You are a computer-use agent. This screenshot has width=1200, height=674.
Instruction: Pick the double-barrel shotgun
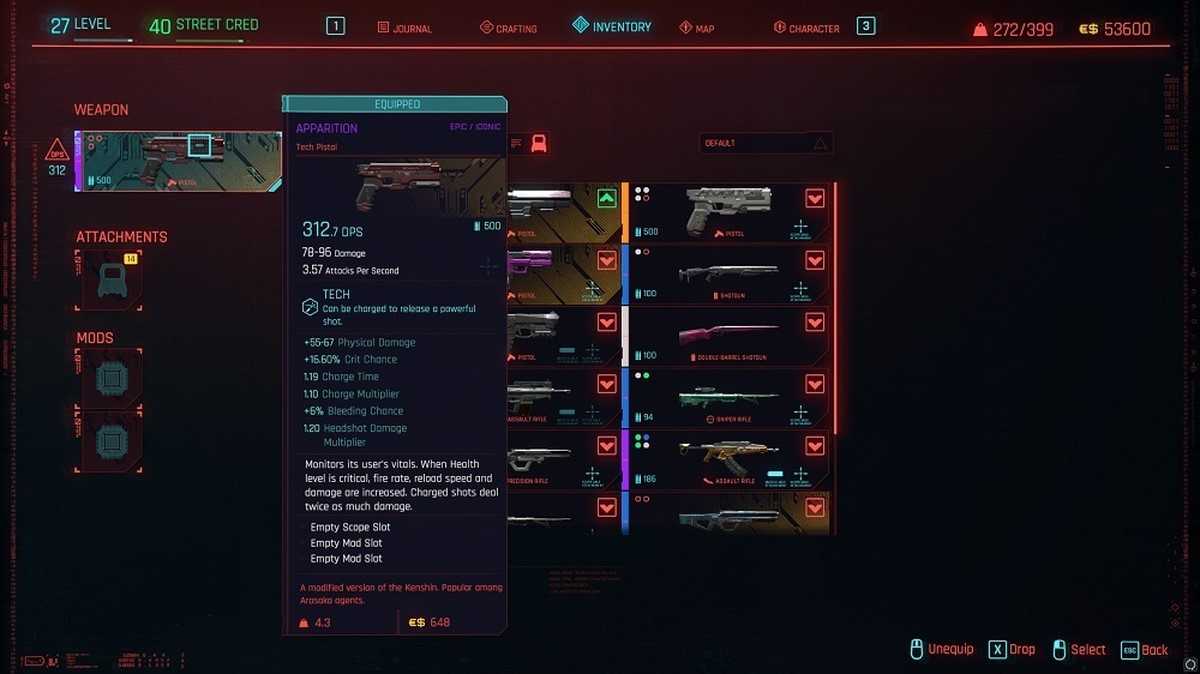(x=728, y=337)
